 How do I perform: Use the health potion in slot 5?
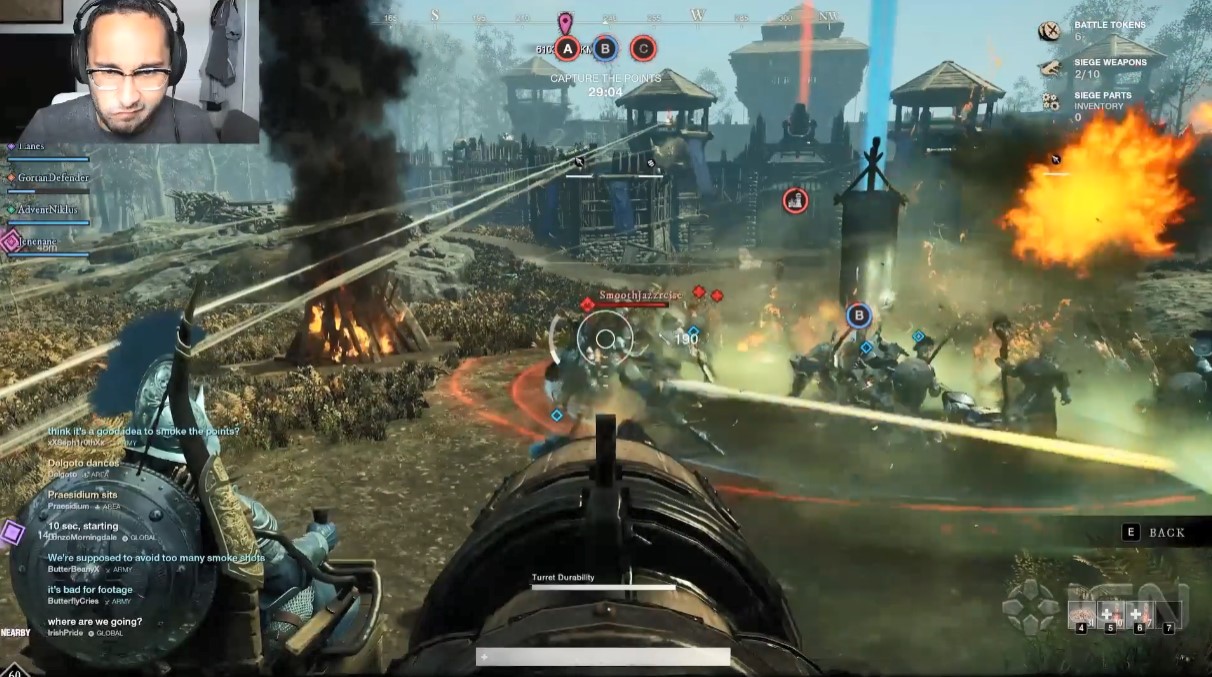[1110, 614]
